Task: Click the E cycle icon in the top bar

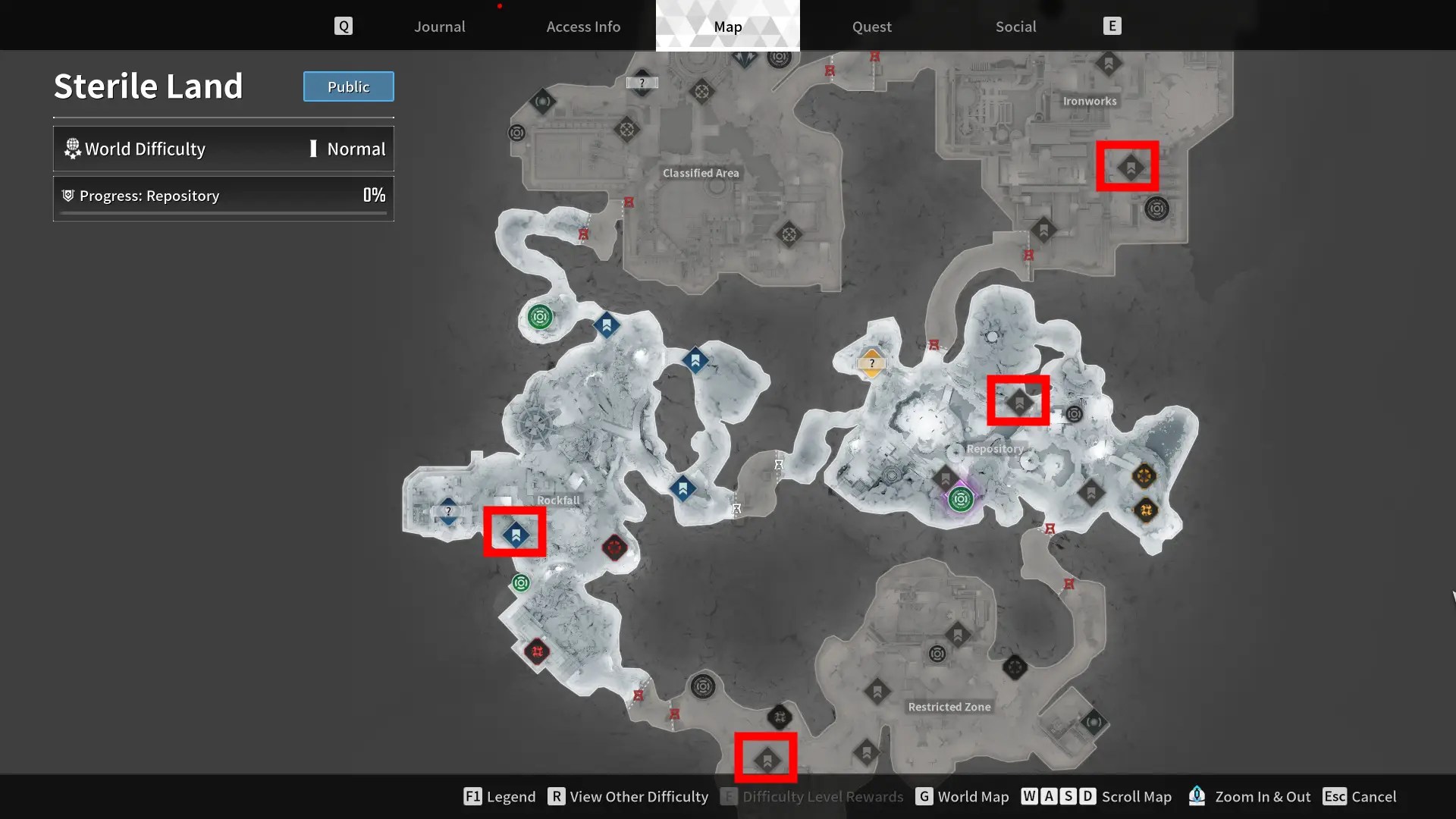Action: click(x=1112, y=25)
